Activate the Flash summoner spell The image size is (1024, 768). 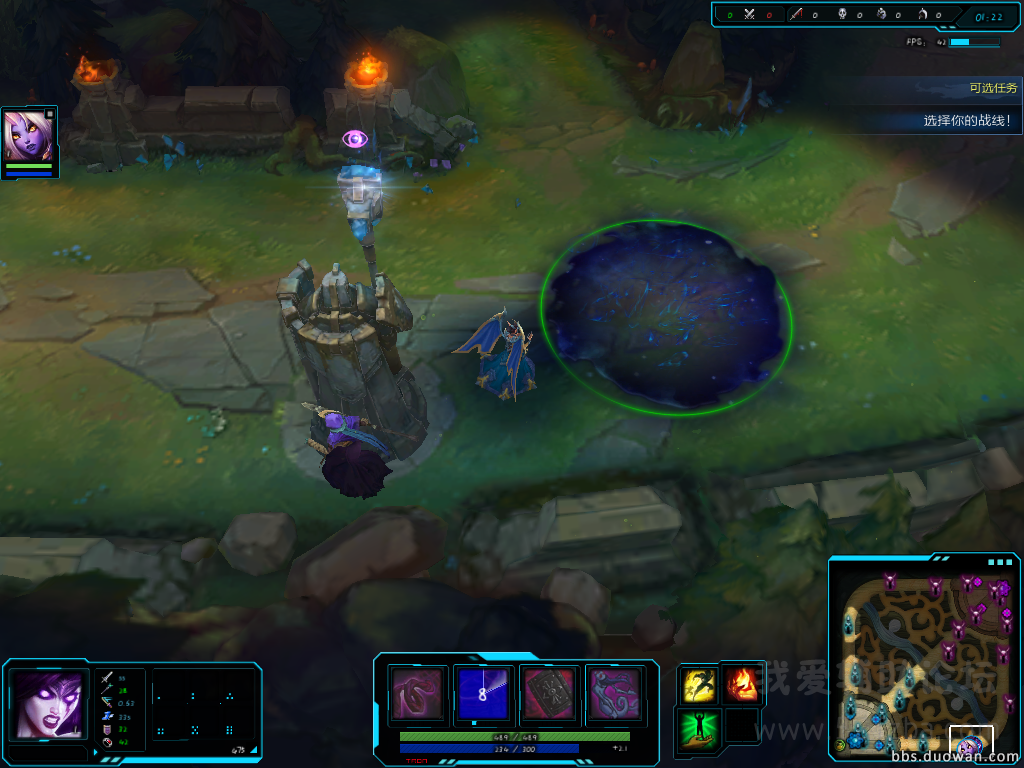[698, 685]
